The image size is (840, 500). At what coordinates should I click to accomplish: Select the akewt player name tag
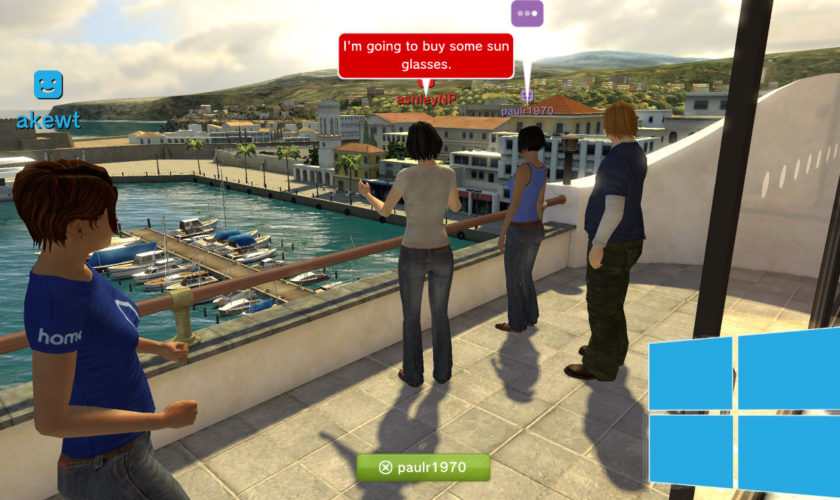click(47, 121)
